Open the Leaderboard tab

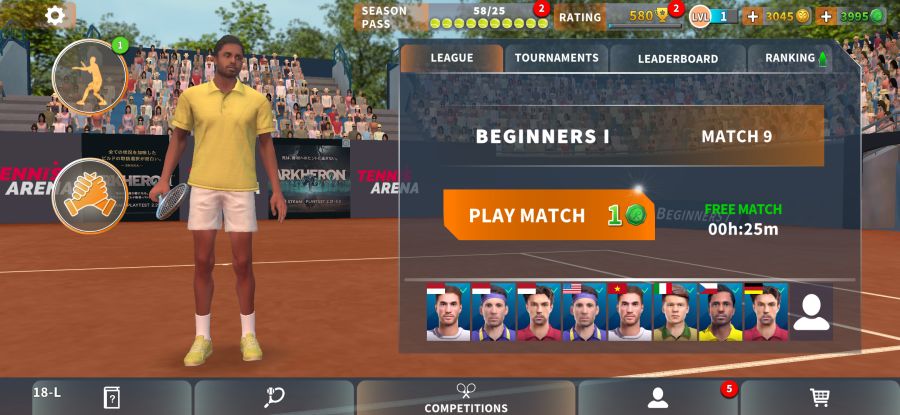coord(677,58)
